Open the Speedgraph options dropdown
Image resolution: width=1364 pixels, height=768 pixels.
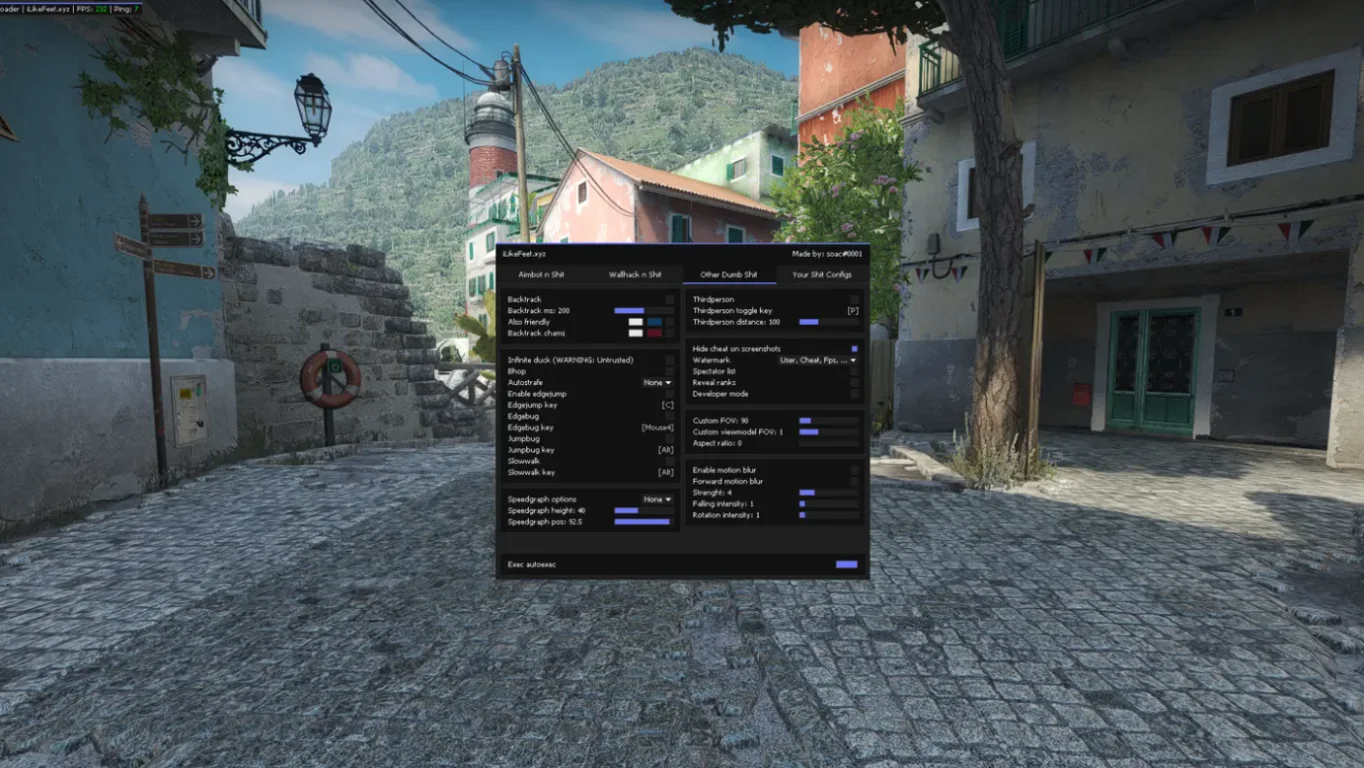657,499
